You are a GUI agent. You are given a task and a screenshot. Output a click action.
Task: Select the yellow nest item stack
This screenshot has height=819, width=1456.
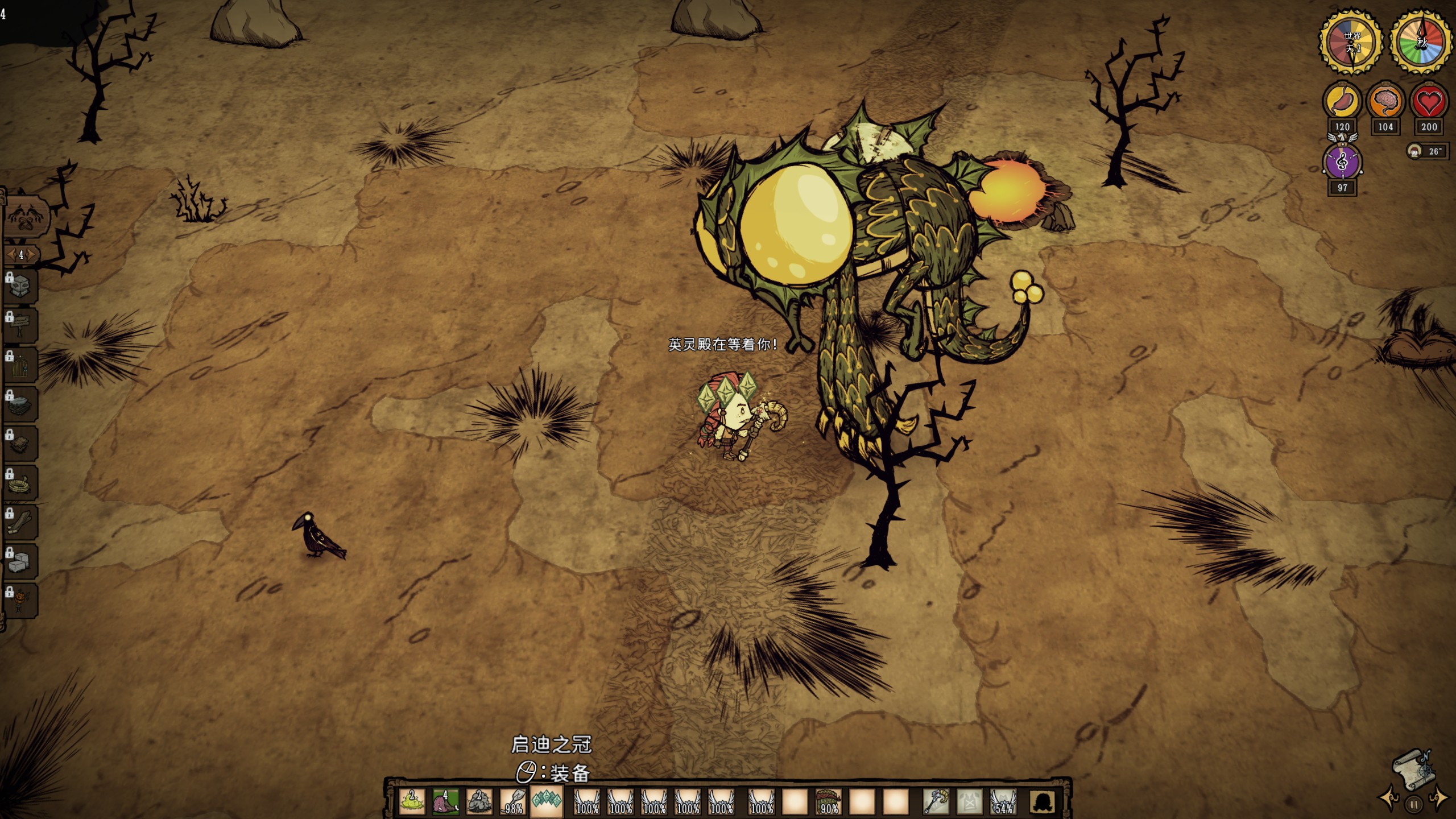point(412,802)
